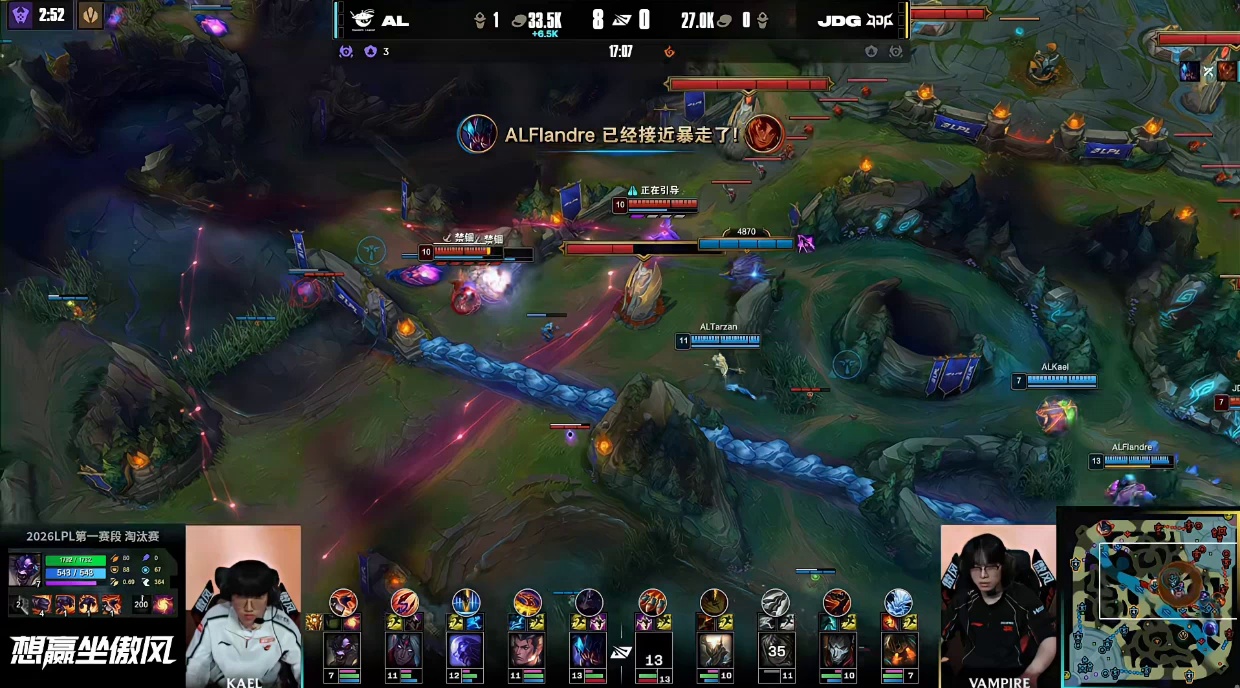Screen dimensions: 1240x688
Task: Click the icy blue ultimate icon
Action: tap(898, 601)
